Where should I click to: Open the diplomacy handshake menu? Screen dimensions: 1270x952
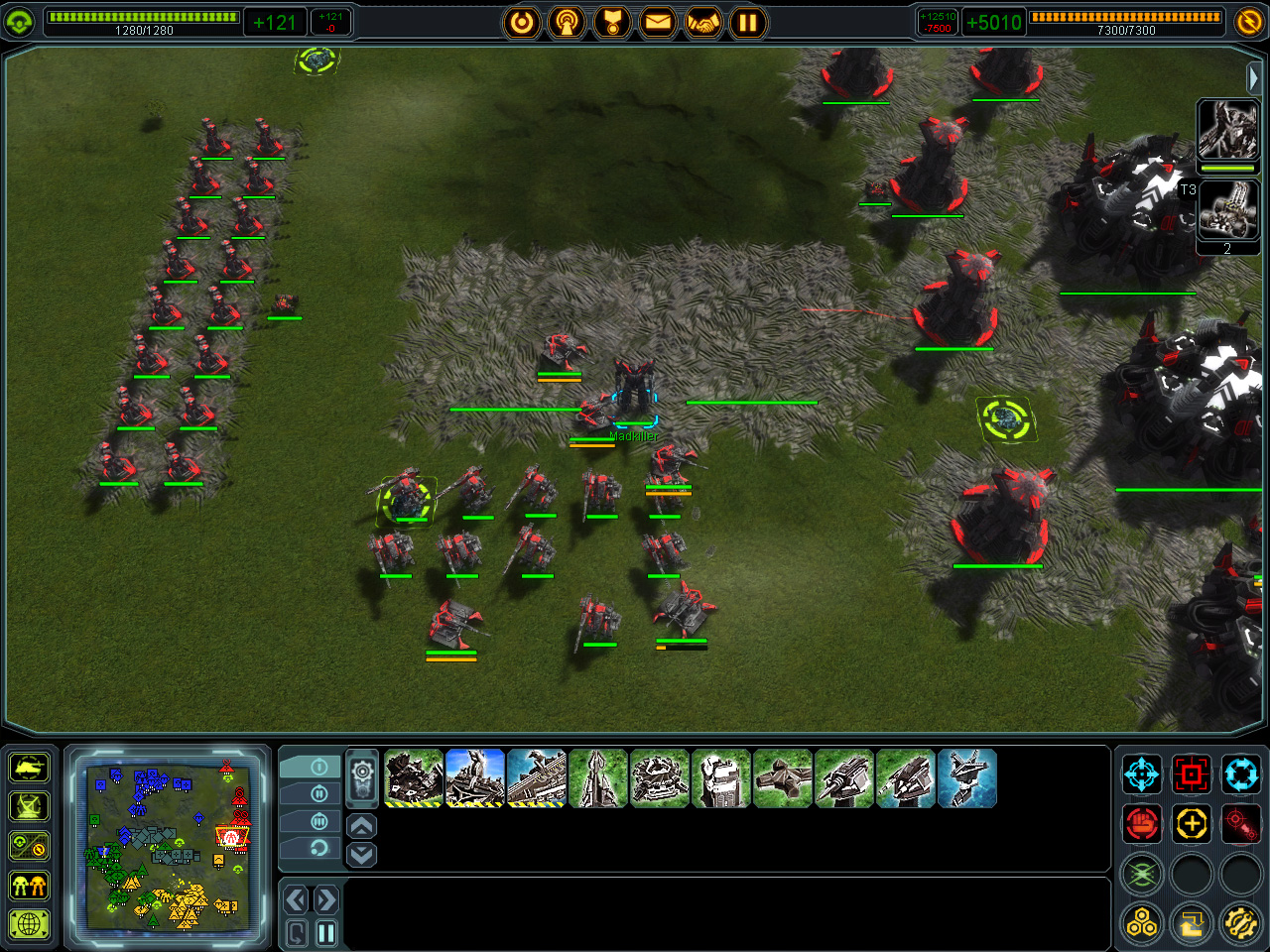702,22
